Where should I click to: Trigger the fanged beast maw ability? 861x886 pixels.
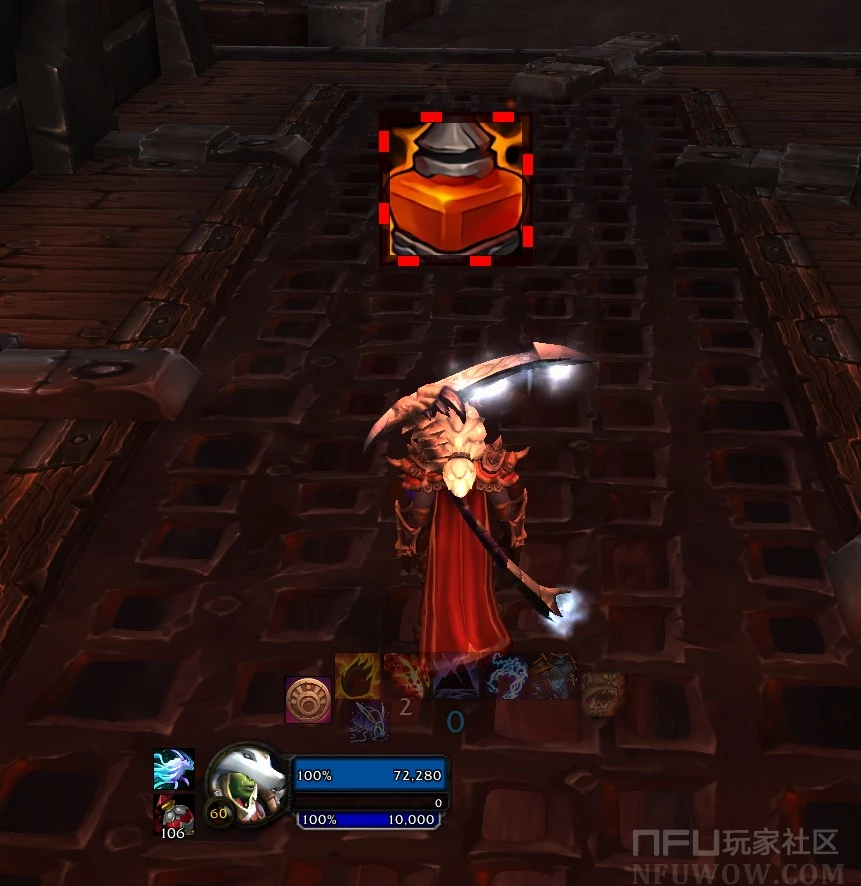pos(602,692)
